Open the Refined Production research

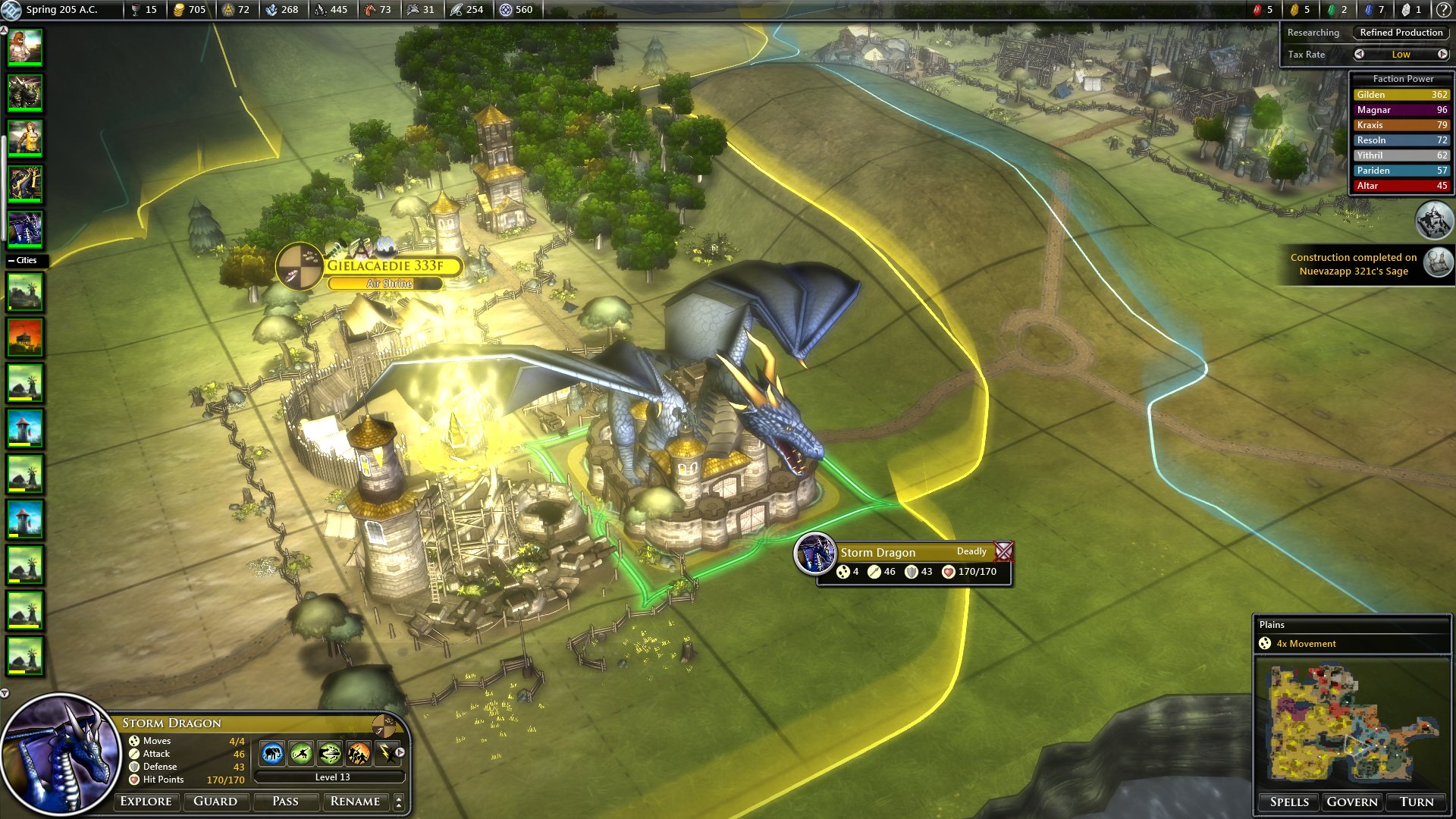pyautogui.click(x=1401, y=33)
